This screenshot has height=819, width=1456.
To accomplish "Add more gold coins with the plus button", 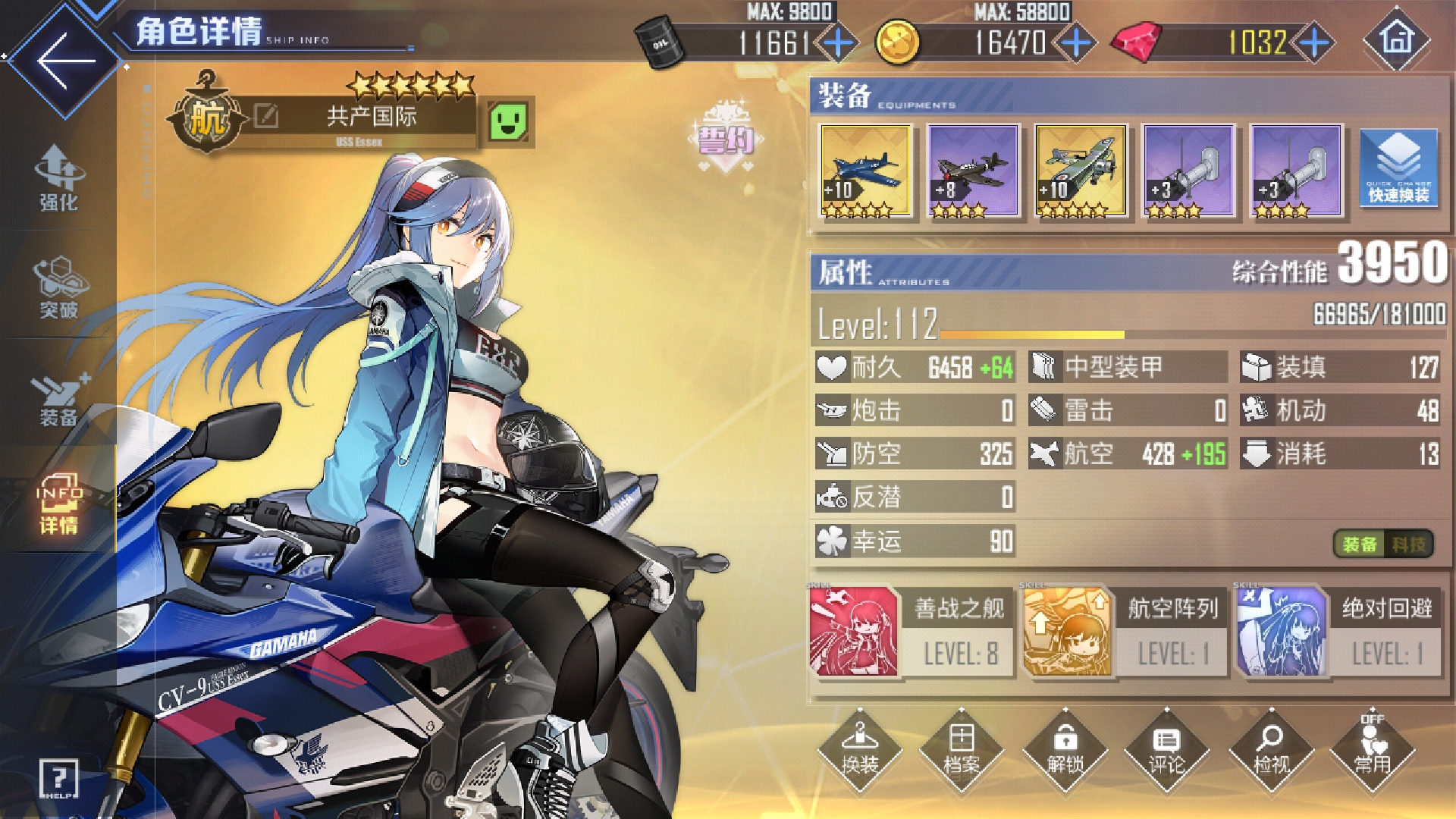I will click(x=1075, y=43).
